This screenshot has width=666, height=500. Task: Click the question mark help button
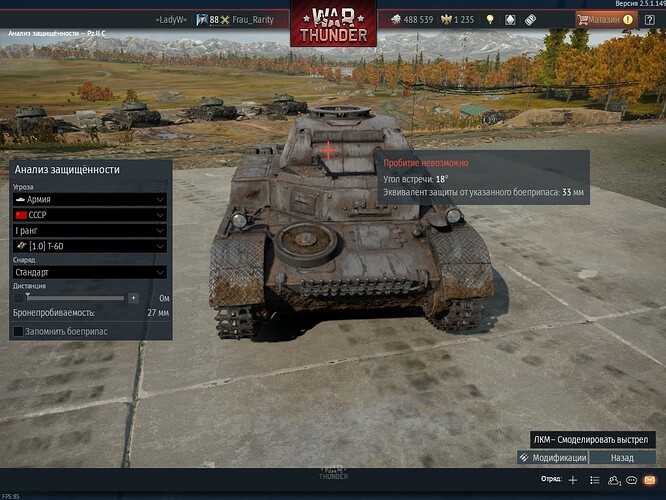tap(648, 19)
